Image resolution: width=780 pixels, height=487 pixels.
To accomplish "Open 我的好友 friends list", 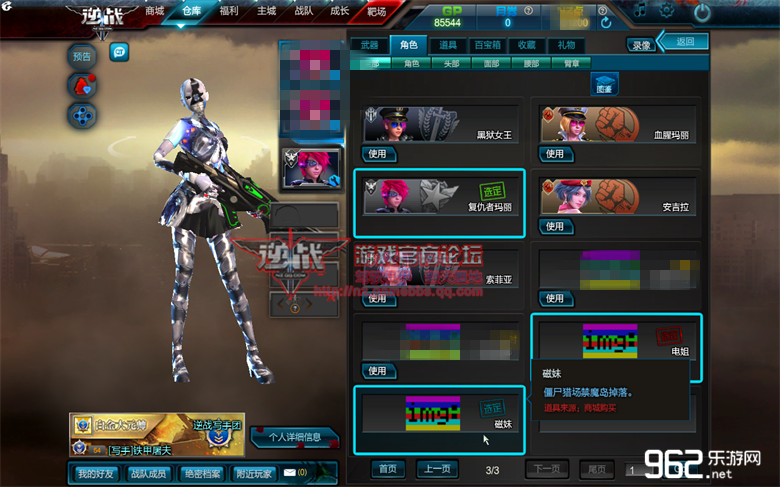I will point(97,472).
